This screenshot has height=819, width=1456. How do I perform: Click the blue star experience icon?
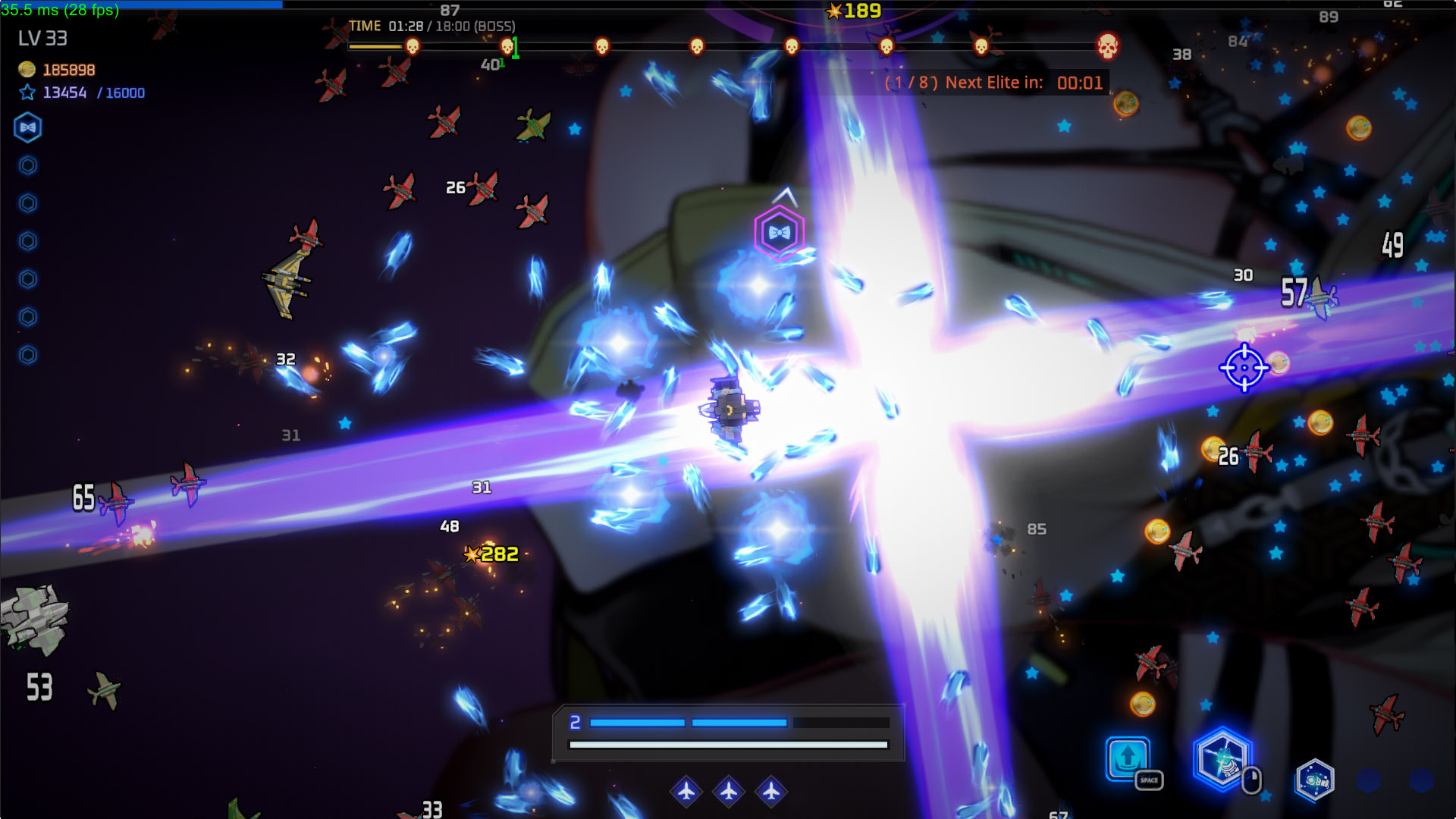[27, 93]
